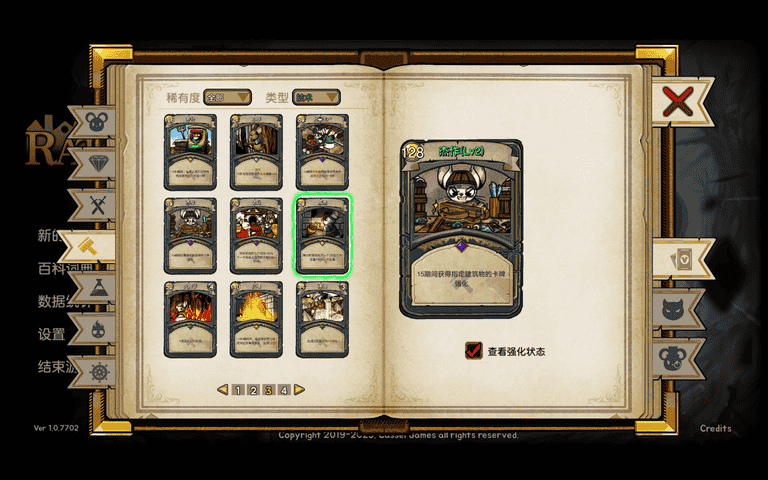Open the crossed swords bookmark tab
768x480 pixels.
pos(96,205)
